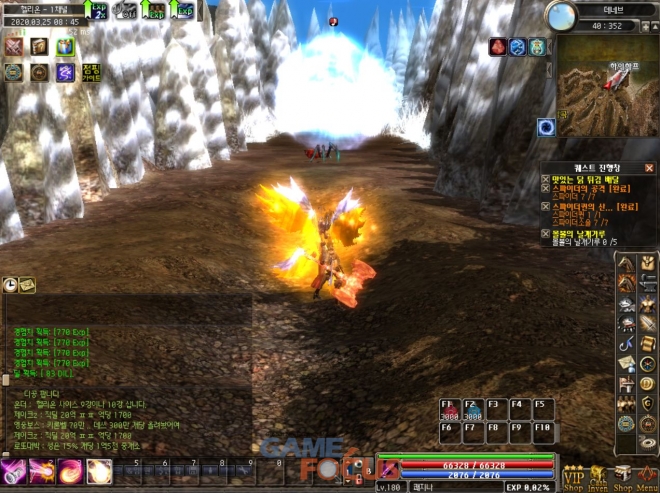
Task: Use the blue potion in the F2 slot
Action: [x=472, y=410]
